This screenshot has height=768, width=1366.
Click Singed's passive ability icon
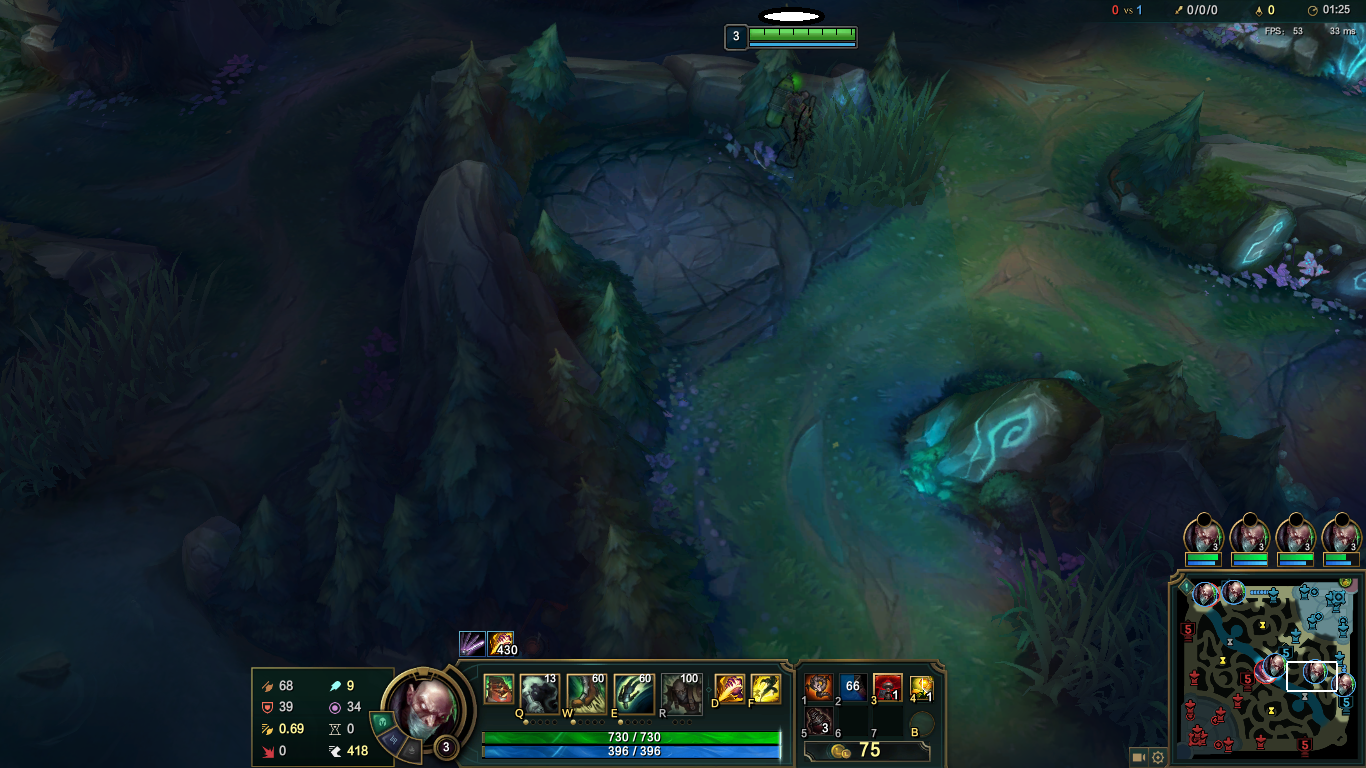[497, 689]
